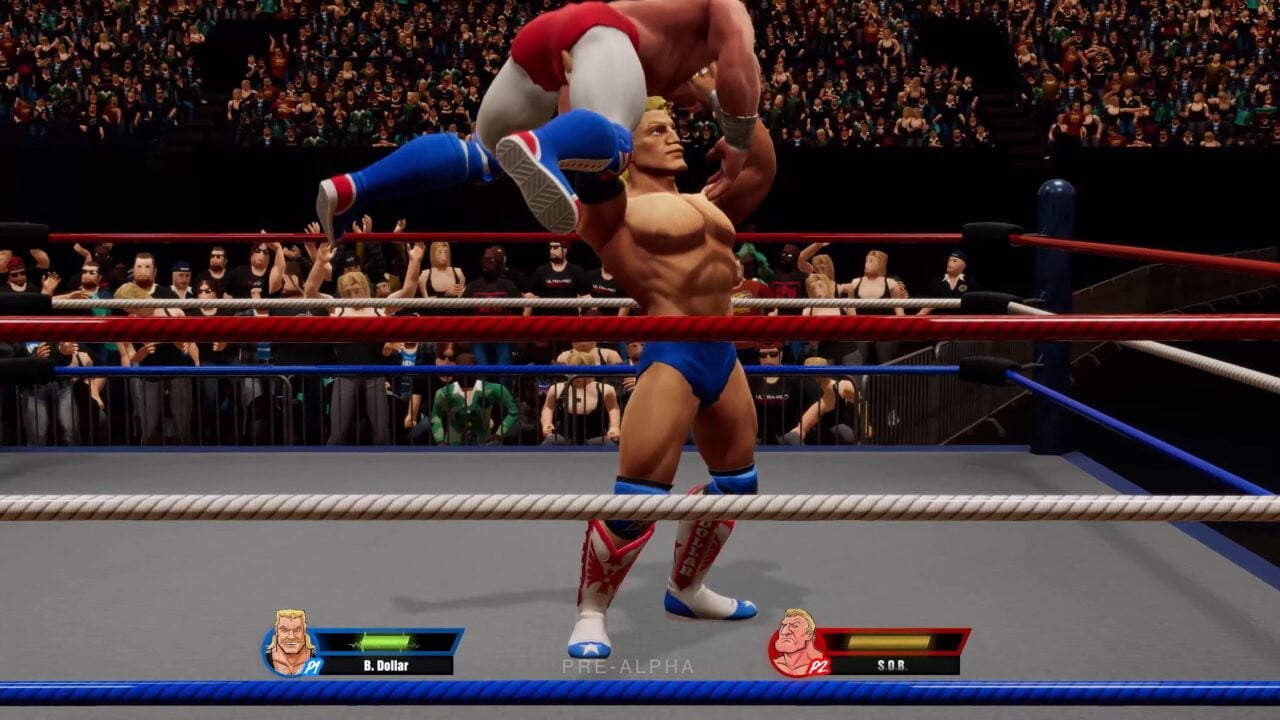Switch to the B. Dollar nameplate
The width and height of the screenshot is (1280, 720).
tap(385, 664)
